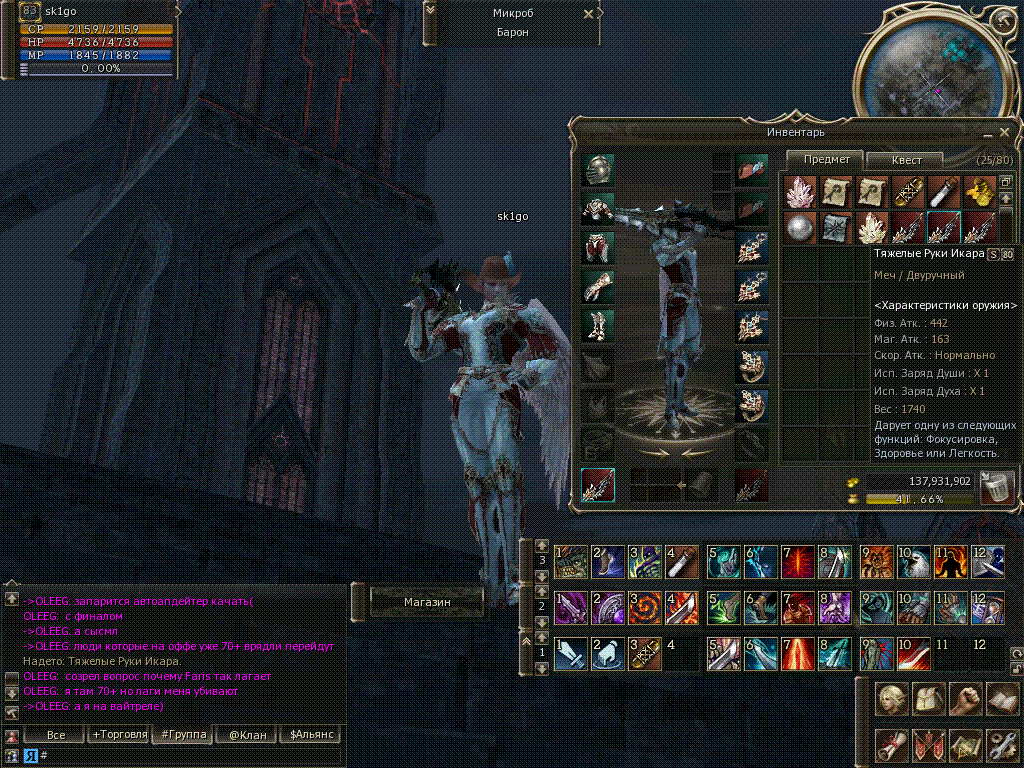The image size is (1024, 768).
Task: Open the skills book icon
Action: tap(1001, 701)
